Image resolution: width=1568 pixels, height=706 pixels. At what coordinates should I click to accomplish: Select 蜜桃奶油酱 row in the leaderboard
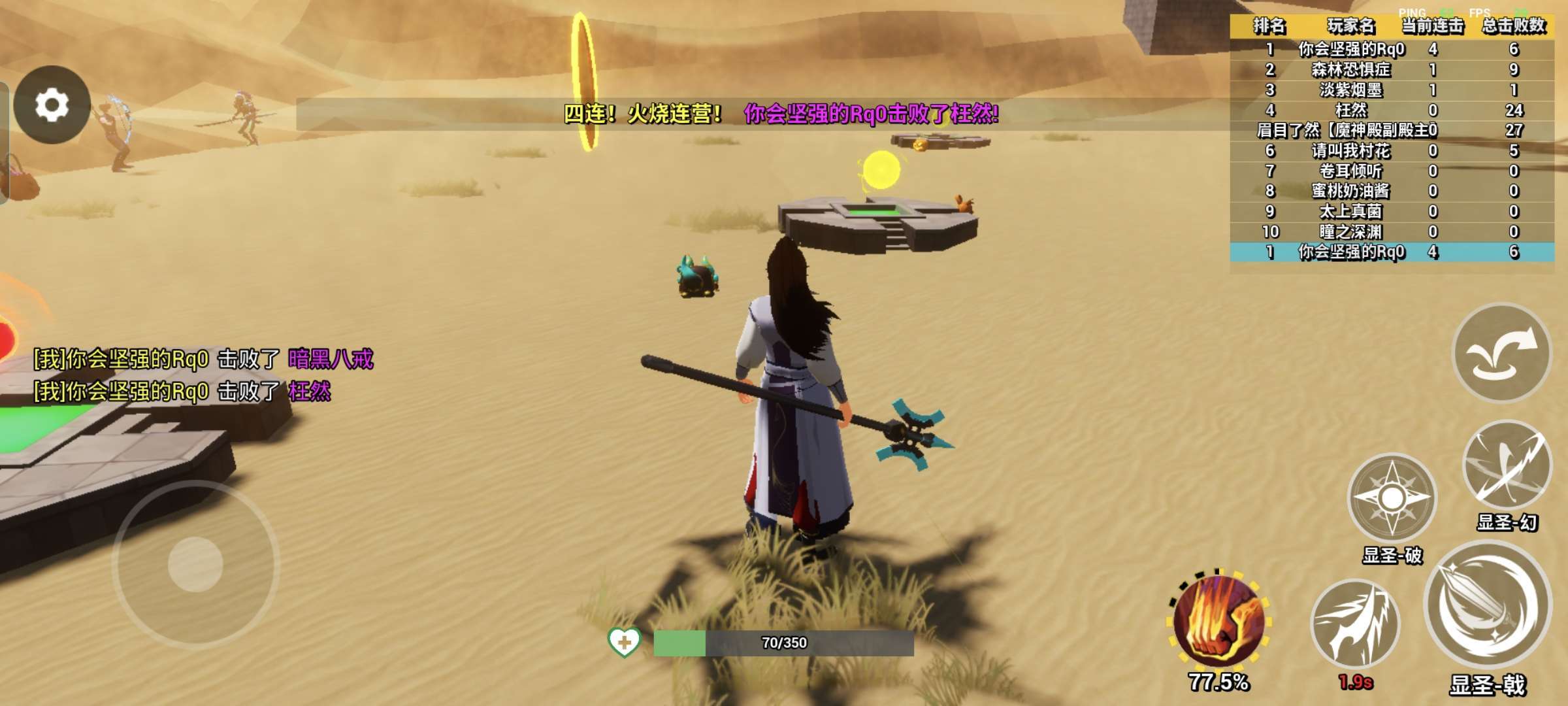tap(1392, 191)
